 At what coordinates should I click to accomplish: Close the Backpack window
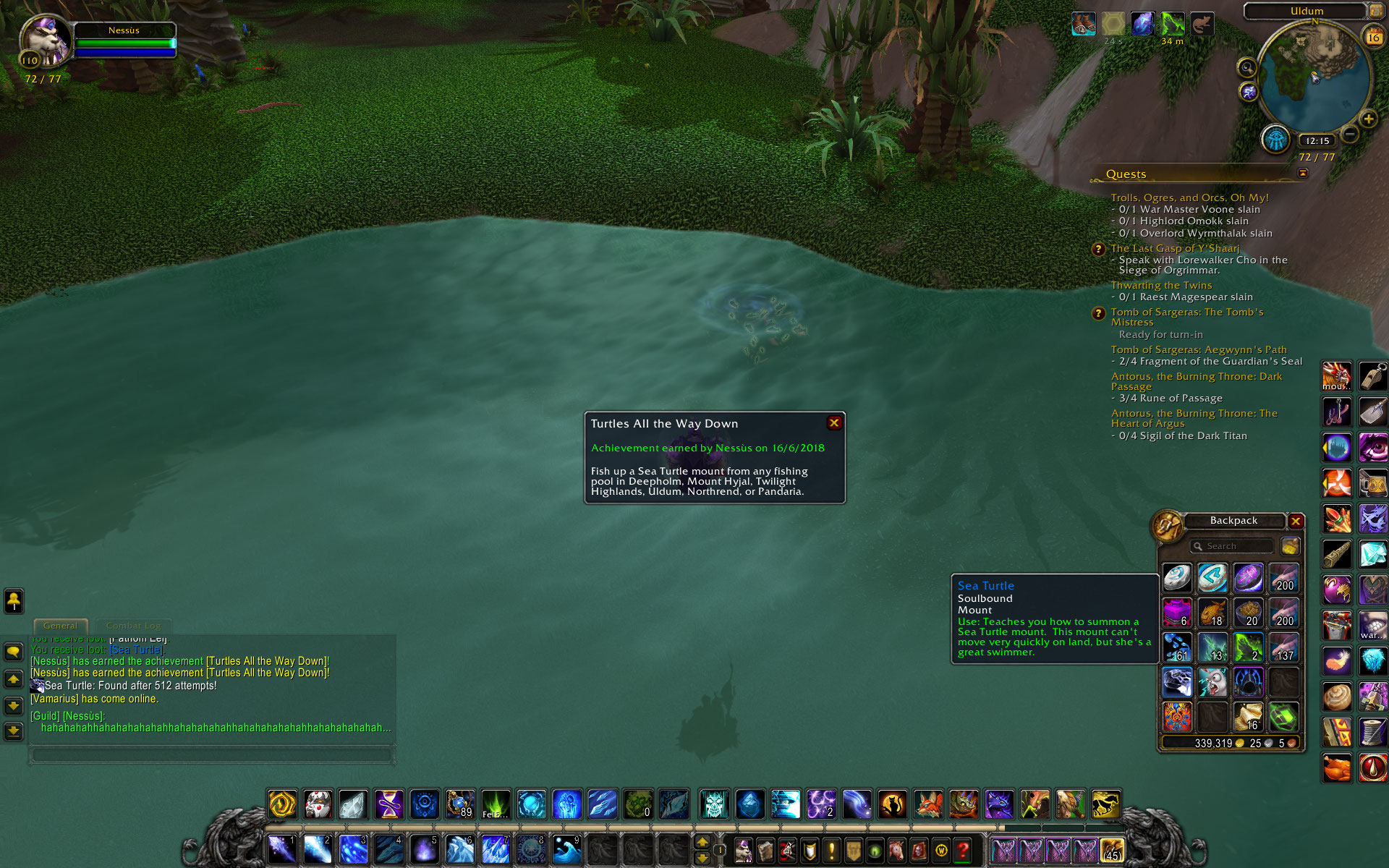pos(1296,521)
